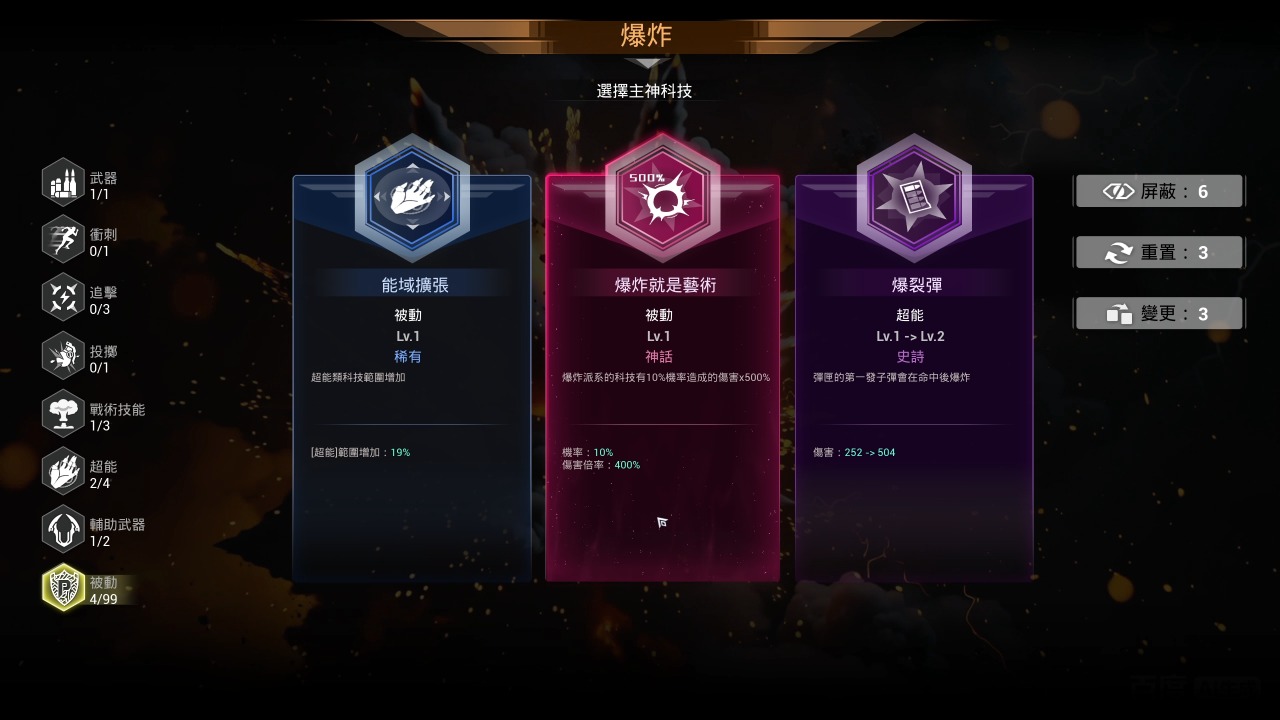1280x720 pixels.
Task: Select the highlighted 被動 passive category
Action: pos(64,588)
